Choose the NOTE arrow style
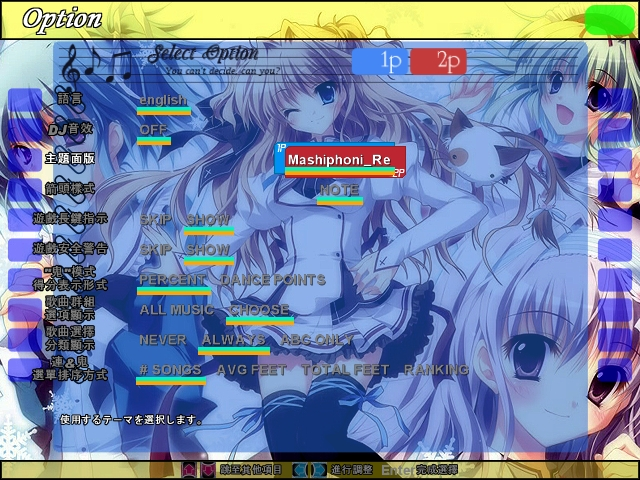Screen dimensions: 640x480 (339, 190)
